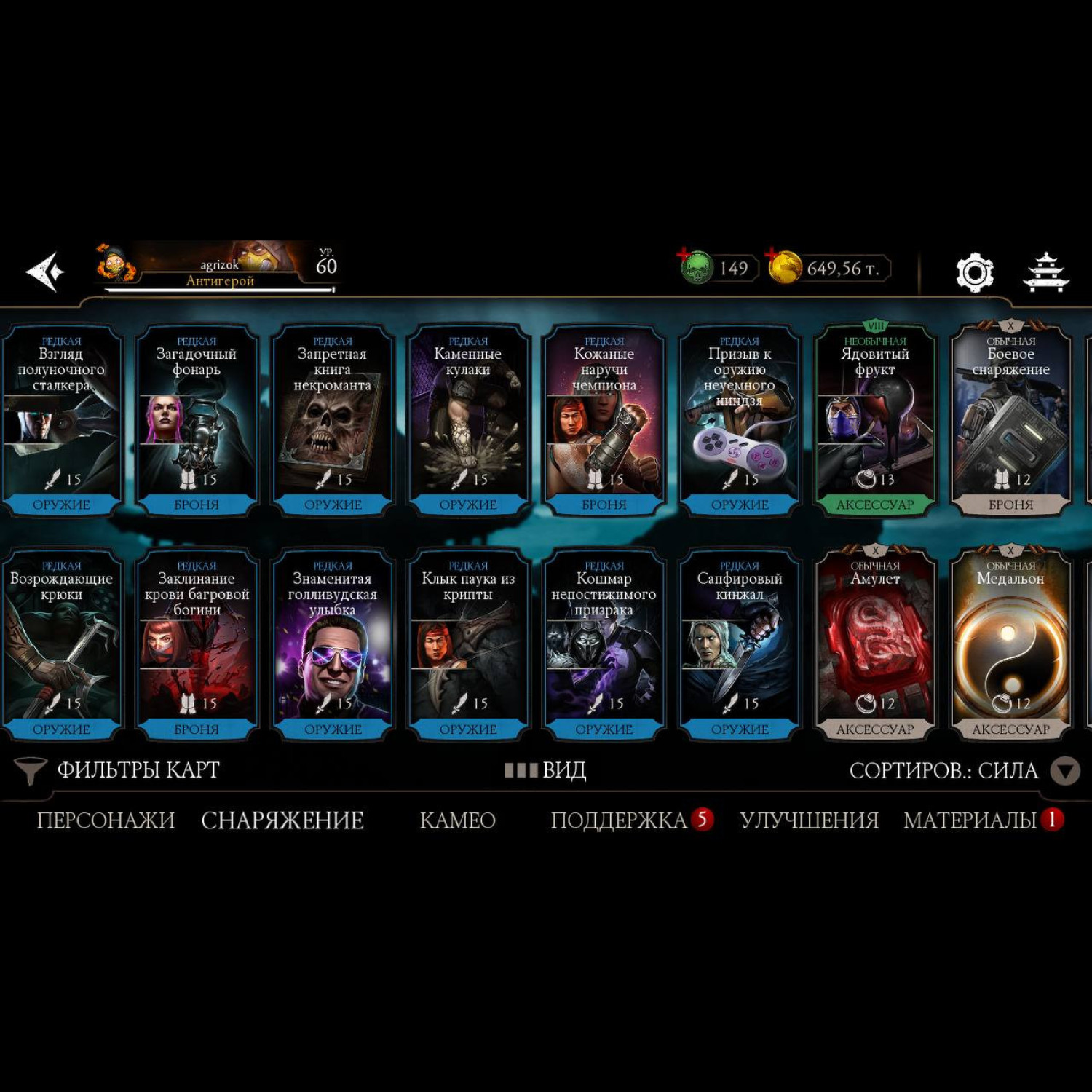
Task: Select the Загадочный фонарь armor card
Action: pos(197,419)
